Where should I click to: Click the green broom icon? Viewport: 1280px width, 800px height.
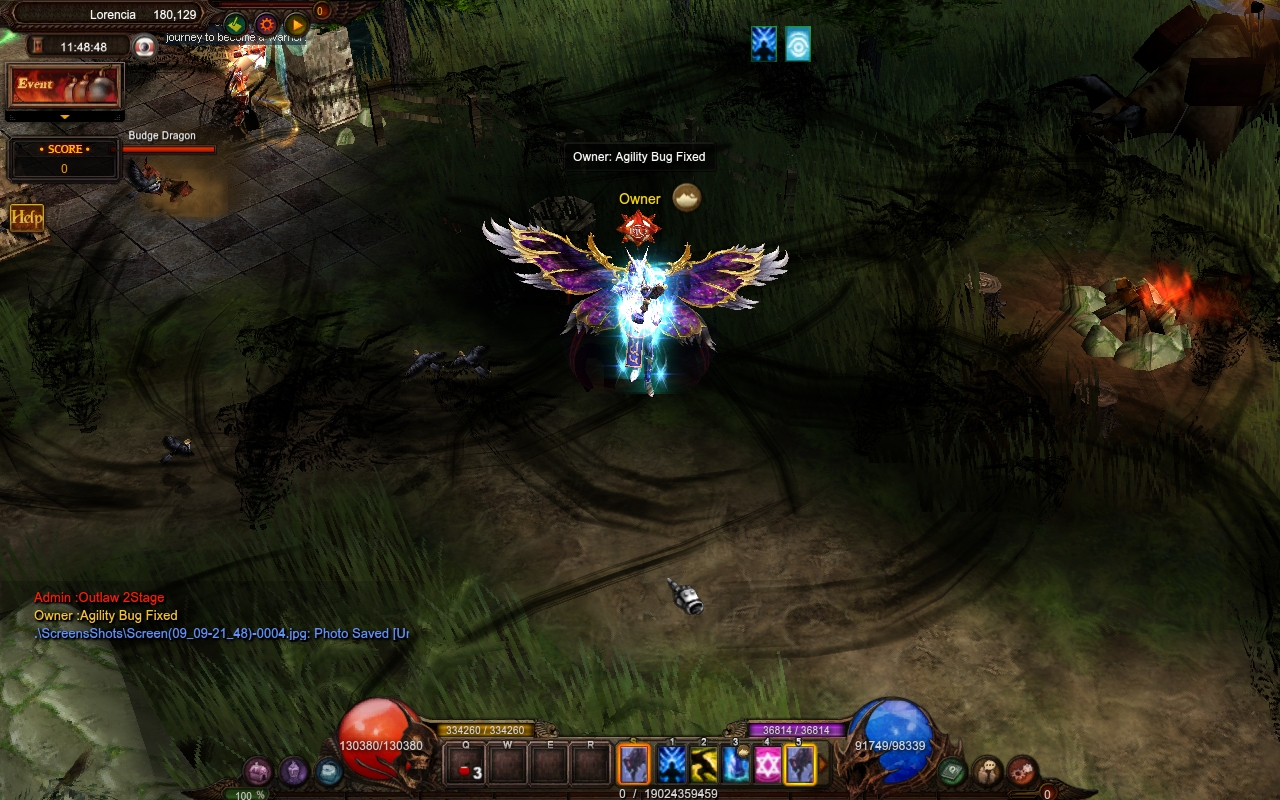(235, 25)
